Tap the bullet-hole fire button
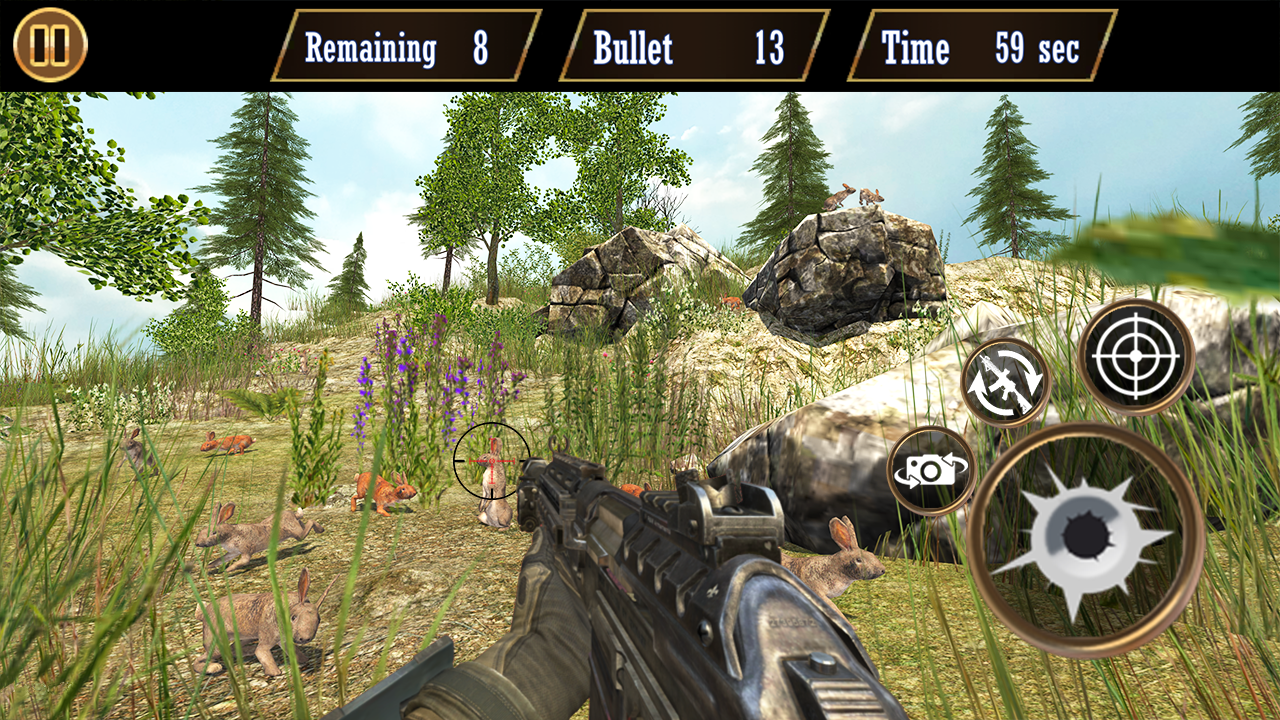This screenshot has height=720, width=1280. [x=1085, y=539]
